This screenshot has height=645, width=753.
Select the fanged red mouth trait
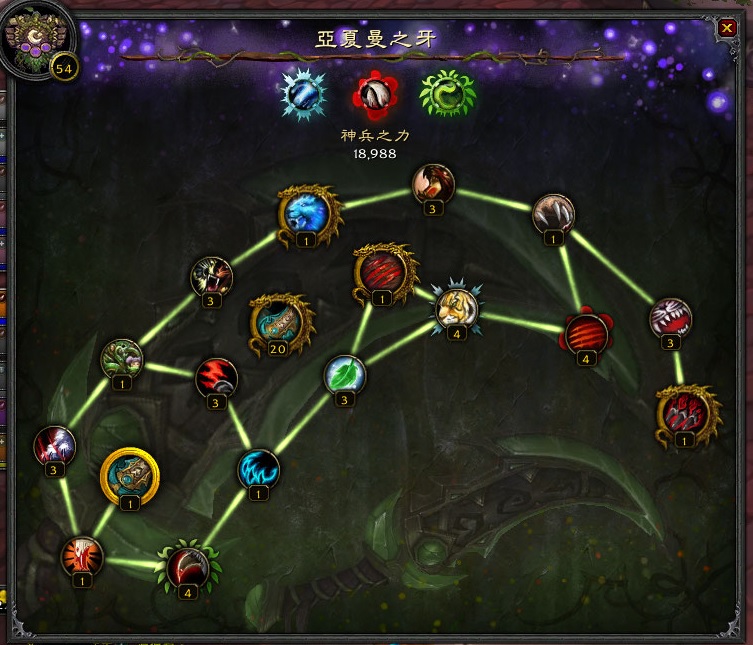coord(671,319)
